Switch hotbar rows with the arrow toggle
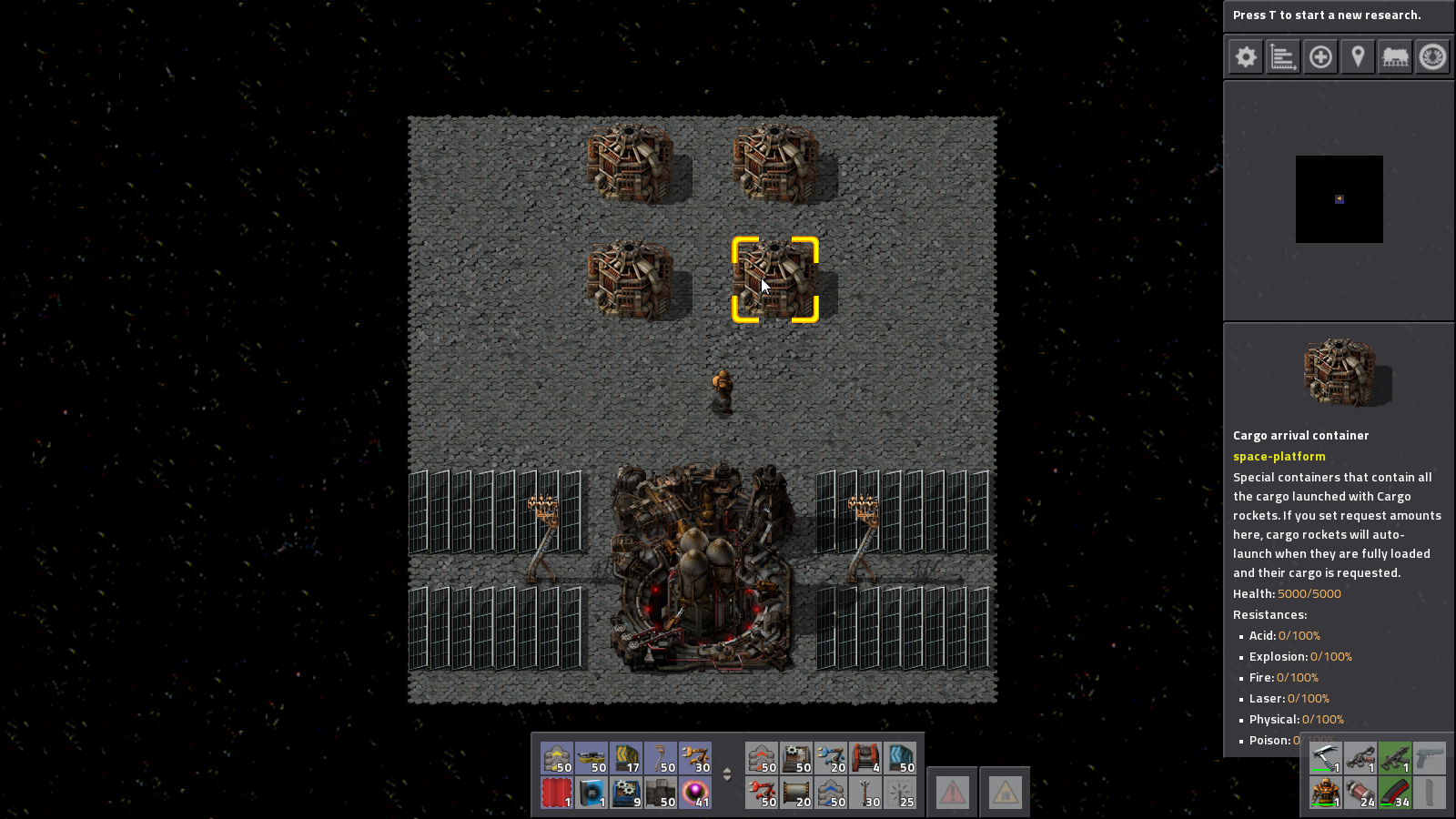The width and height of the screenshot is (1456, 819). click(x=727, y=774)
